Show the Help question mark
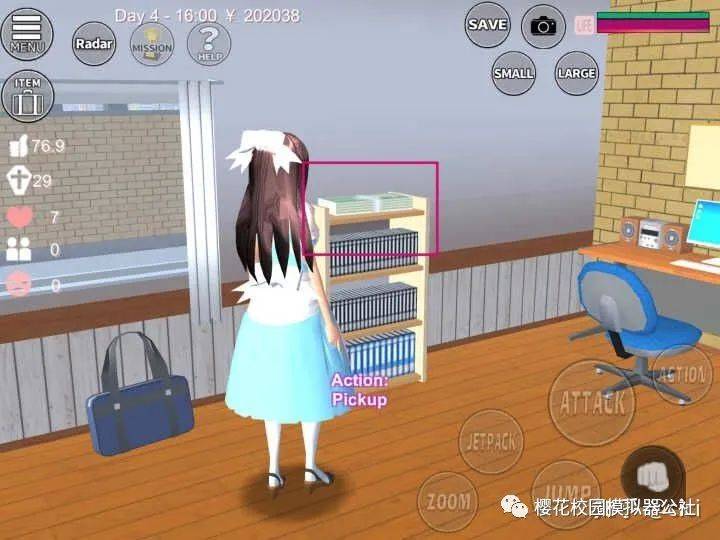Screen dimensions: 720x540 pyautogui.click(x=209, y=44)
